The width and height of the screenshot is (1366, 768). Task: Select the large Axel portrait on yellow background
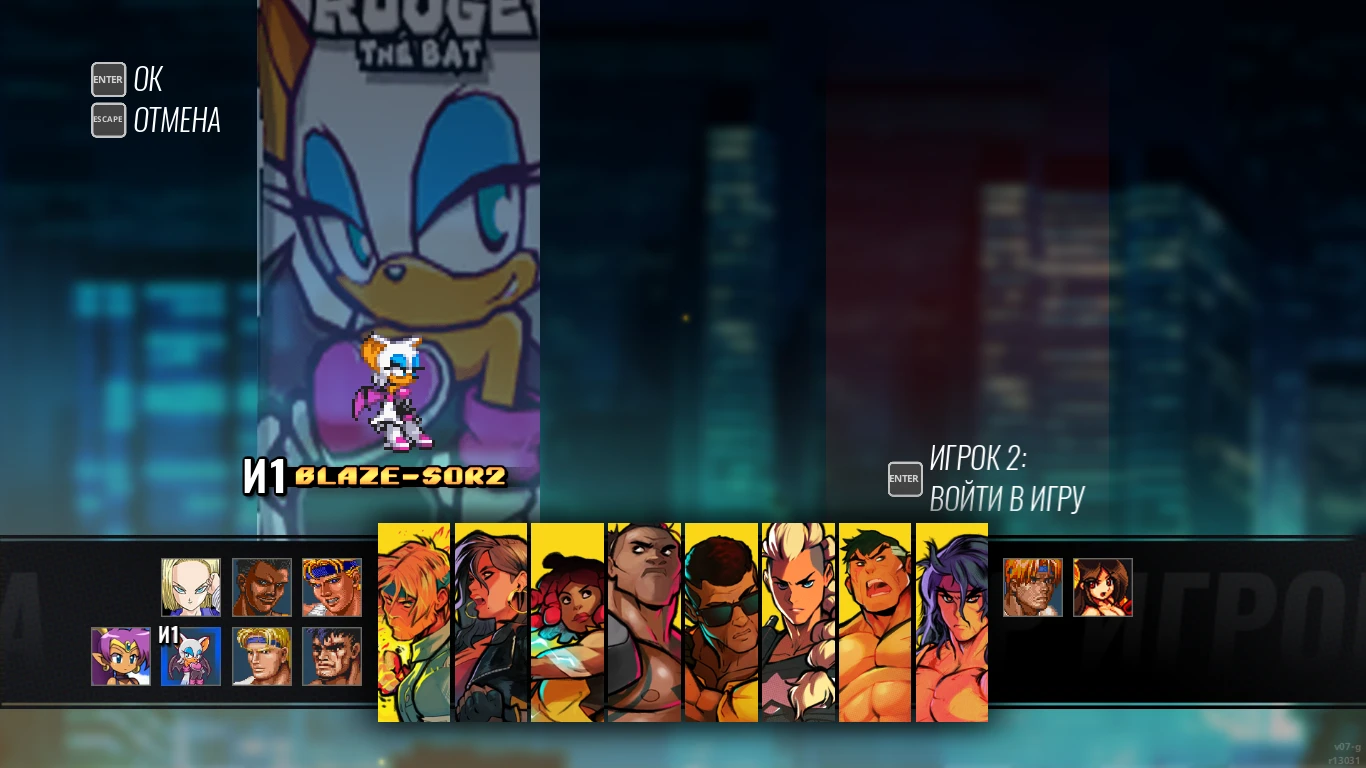[413, 620]
